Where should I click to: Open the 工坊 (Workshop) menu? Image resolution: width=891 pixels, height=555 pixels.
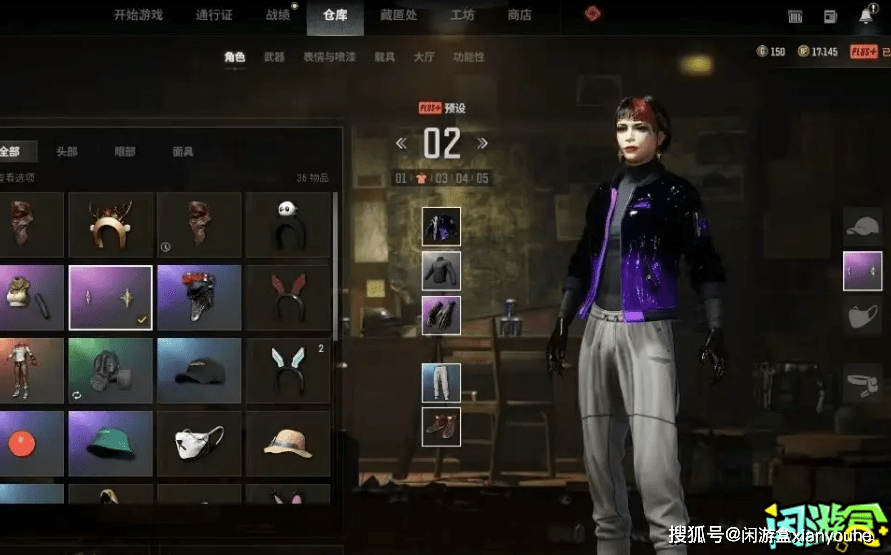(x=462, y=15)
